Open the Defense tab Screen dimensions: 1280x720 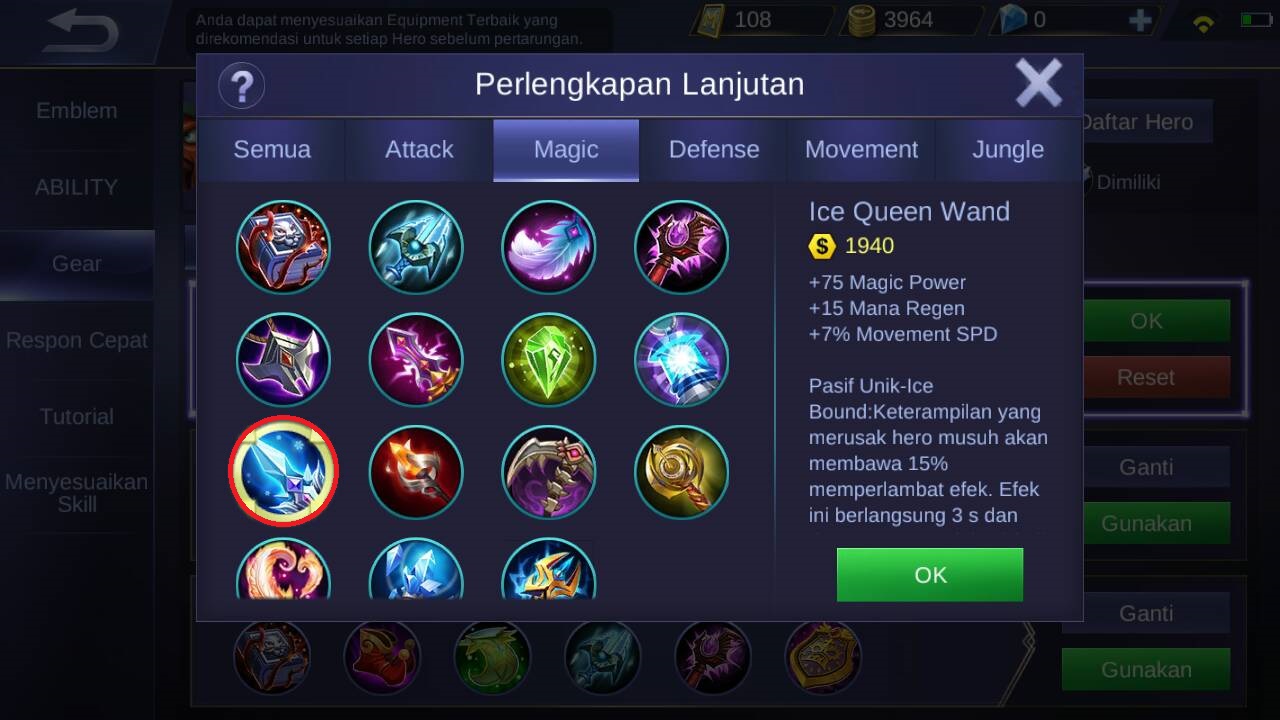(x=714, y=150)
